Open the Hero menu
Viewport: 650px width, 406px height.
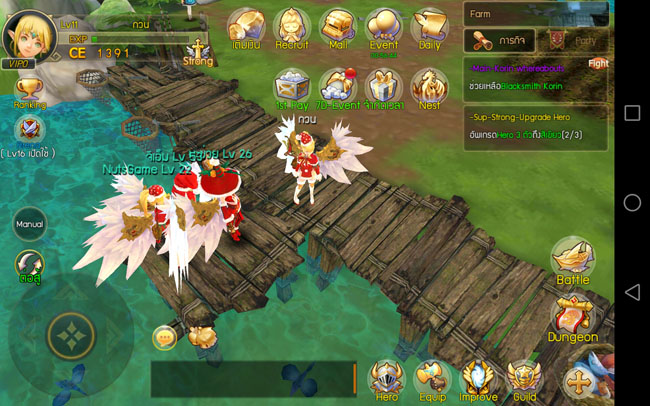[x=386, y=381]
